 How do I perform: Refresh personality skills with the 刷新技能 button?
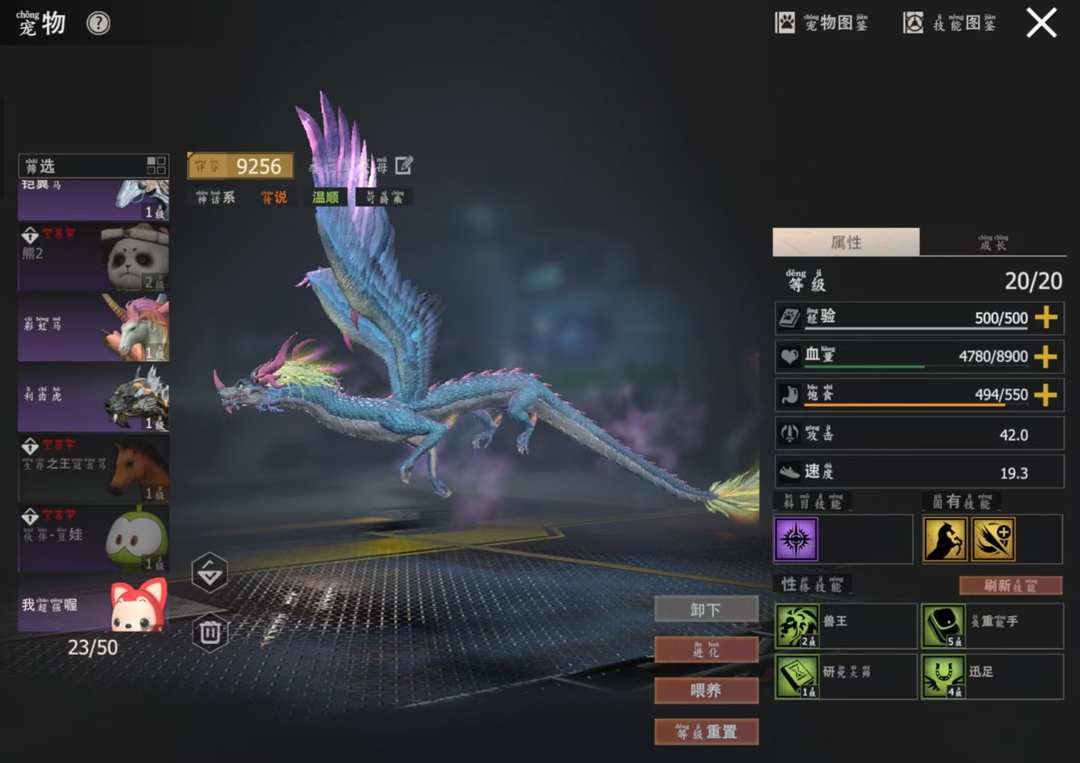pyautogui.click(x=1010, y=585)
